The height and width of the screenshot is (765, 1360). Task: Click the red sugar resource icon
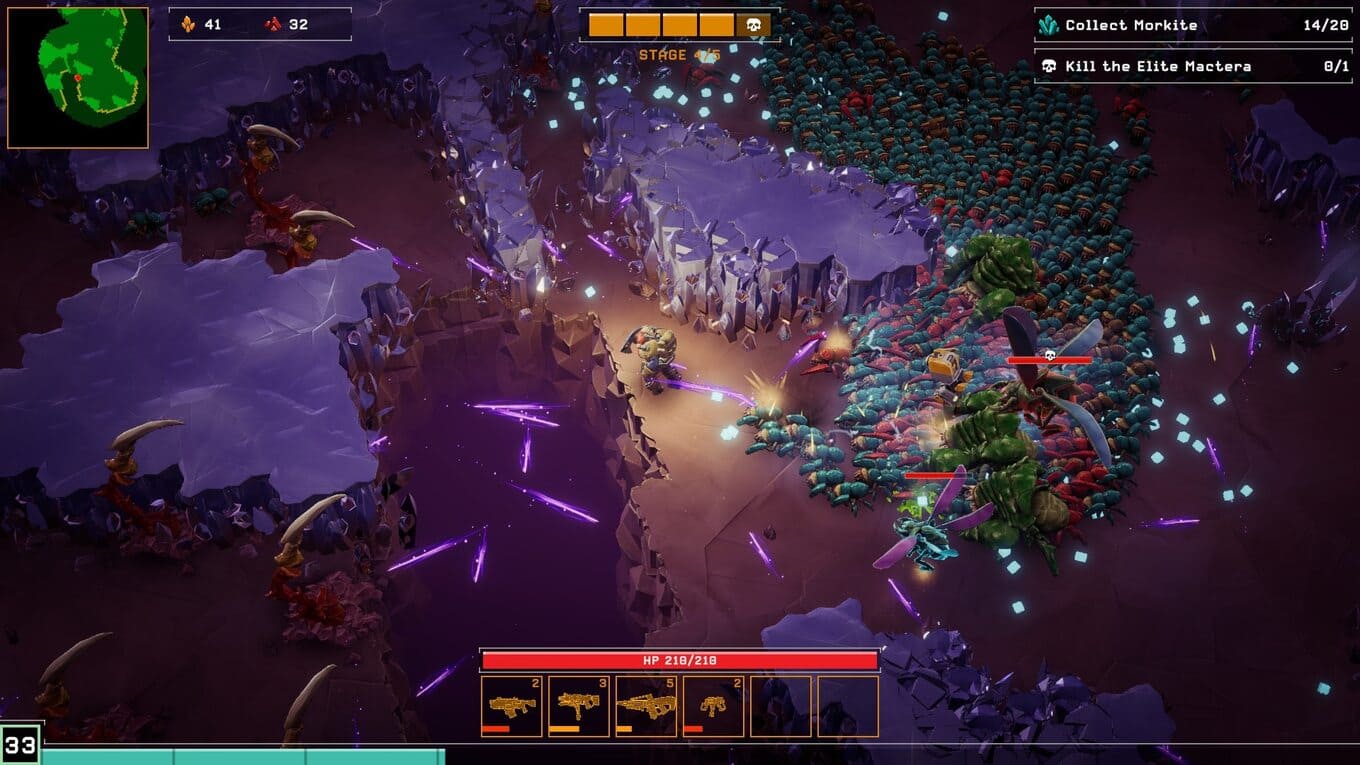(271, 24)
